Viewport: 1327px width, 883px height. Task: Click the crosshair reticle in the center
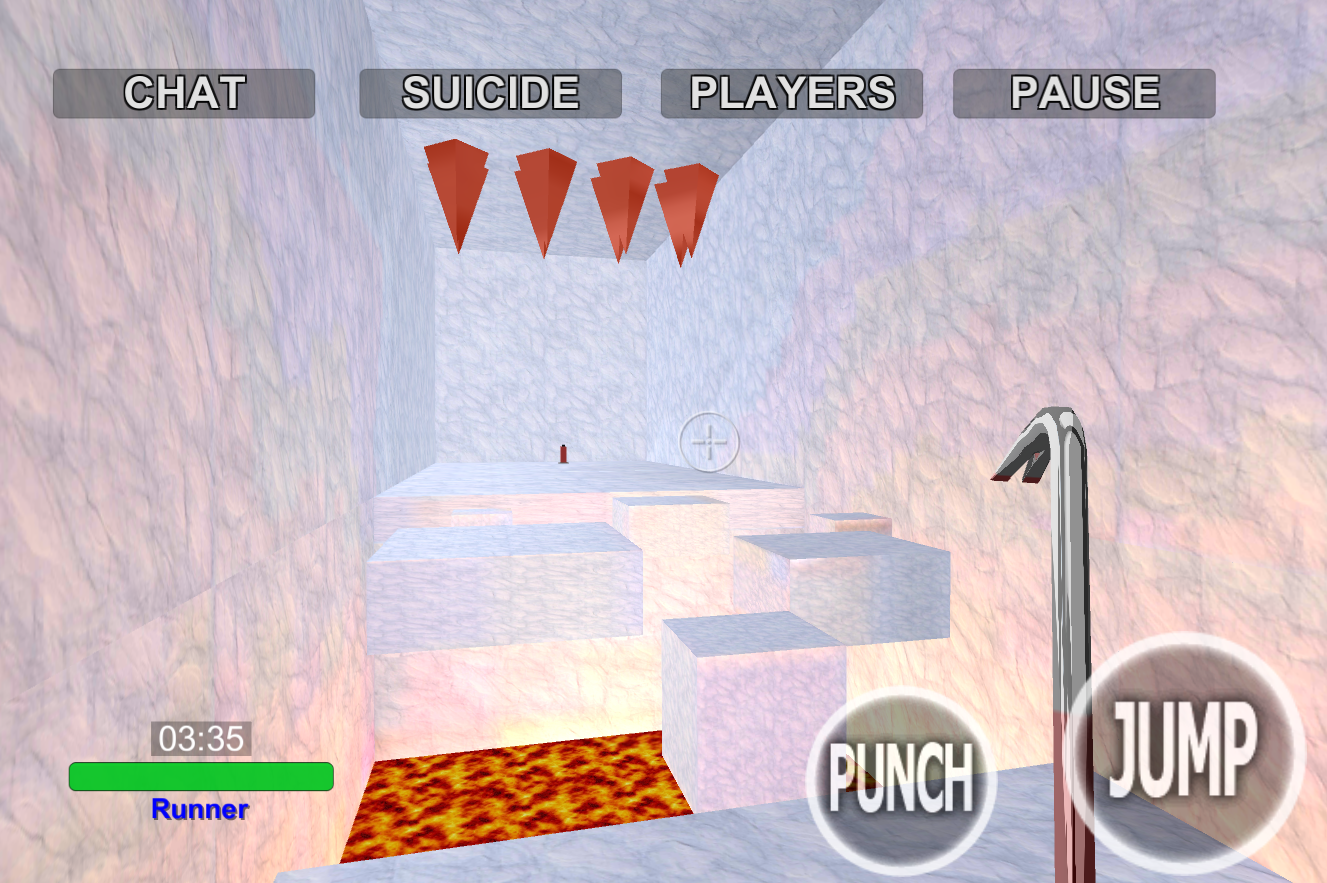(712, 440)
